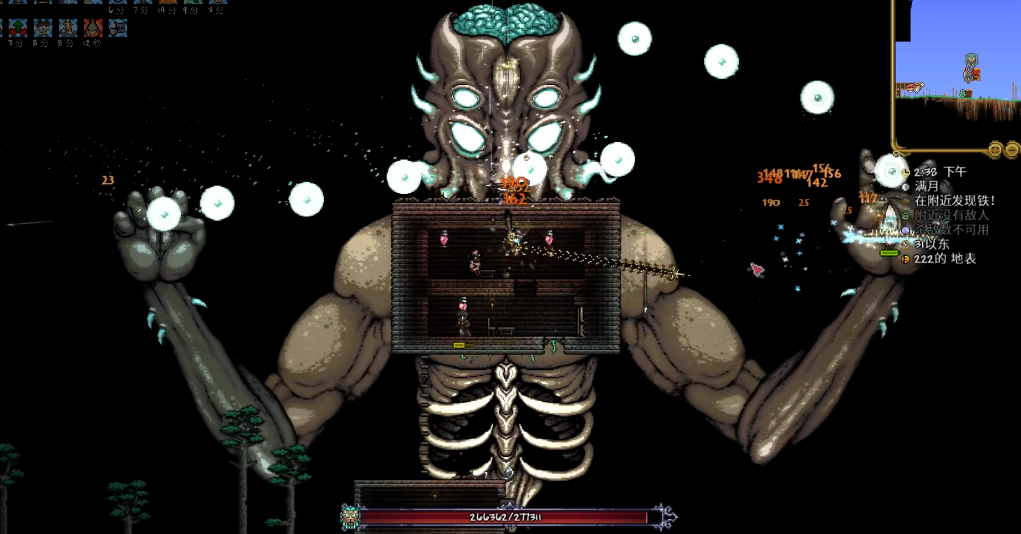The image size is (1021, 534).
Task: Click the red debuff icon with the seconds timer
Action: 92,27
